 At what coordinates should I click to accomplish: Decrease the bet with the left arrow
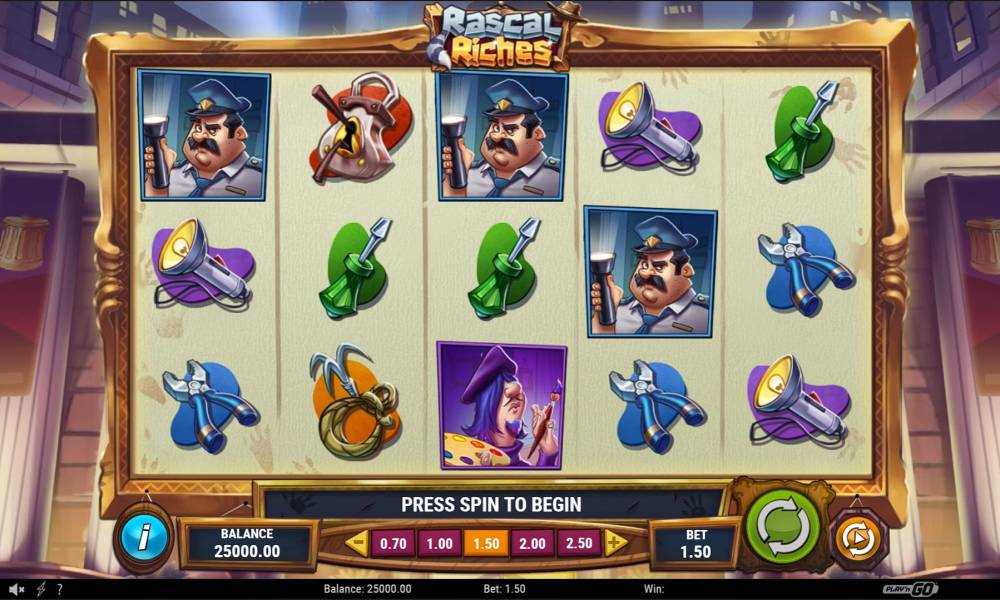click(357, 543)
